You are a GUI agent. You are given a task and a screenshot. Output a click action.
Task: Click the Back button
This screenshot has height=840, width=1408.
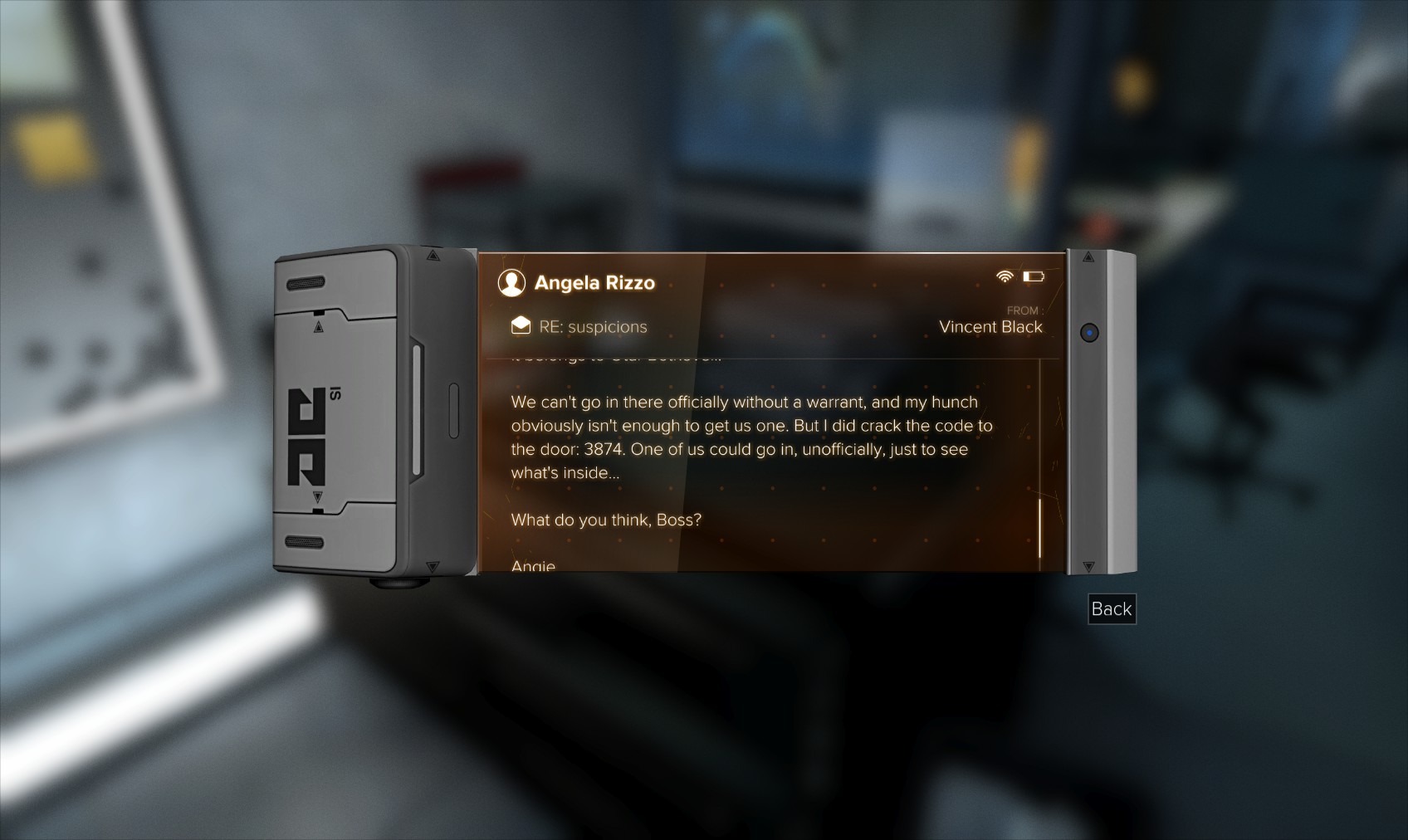click(1111, 609)
